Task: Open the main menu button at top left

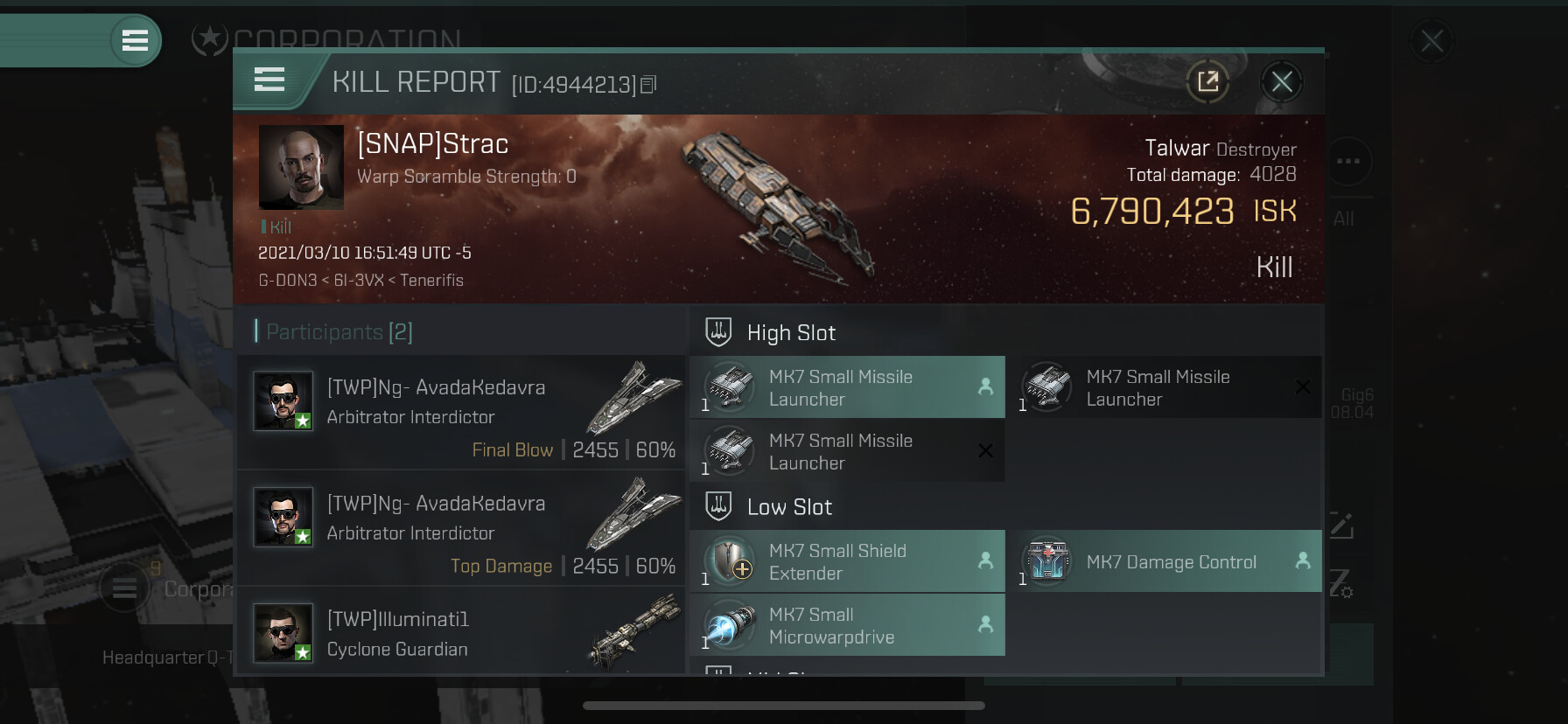Action: point(135,40)
